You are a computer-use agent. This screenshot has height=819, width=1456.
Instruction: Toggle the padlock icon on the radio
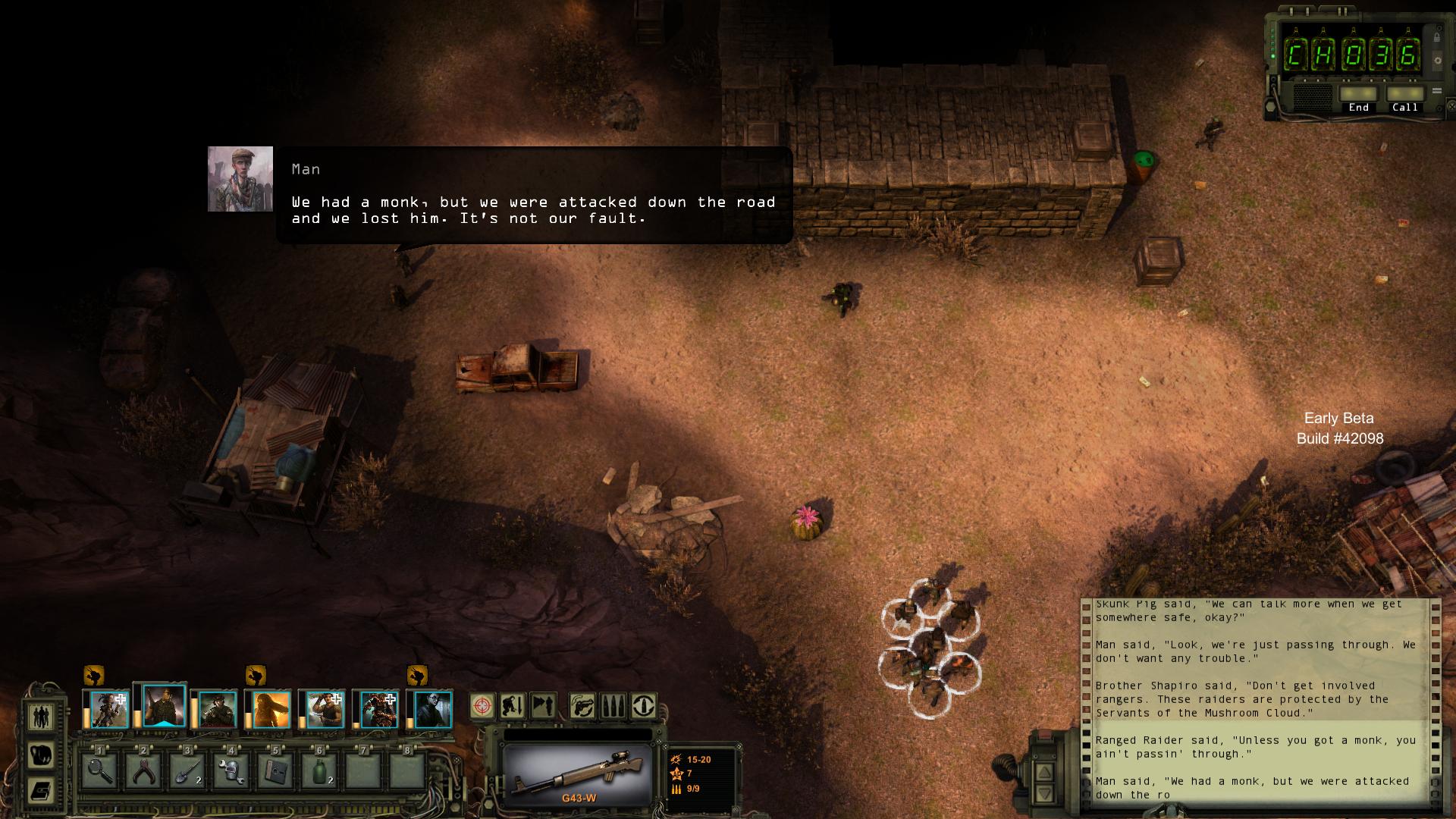[x=1437, y=36]
